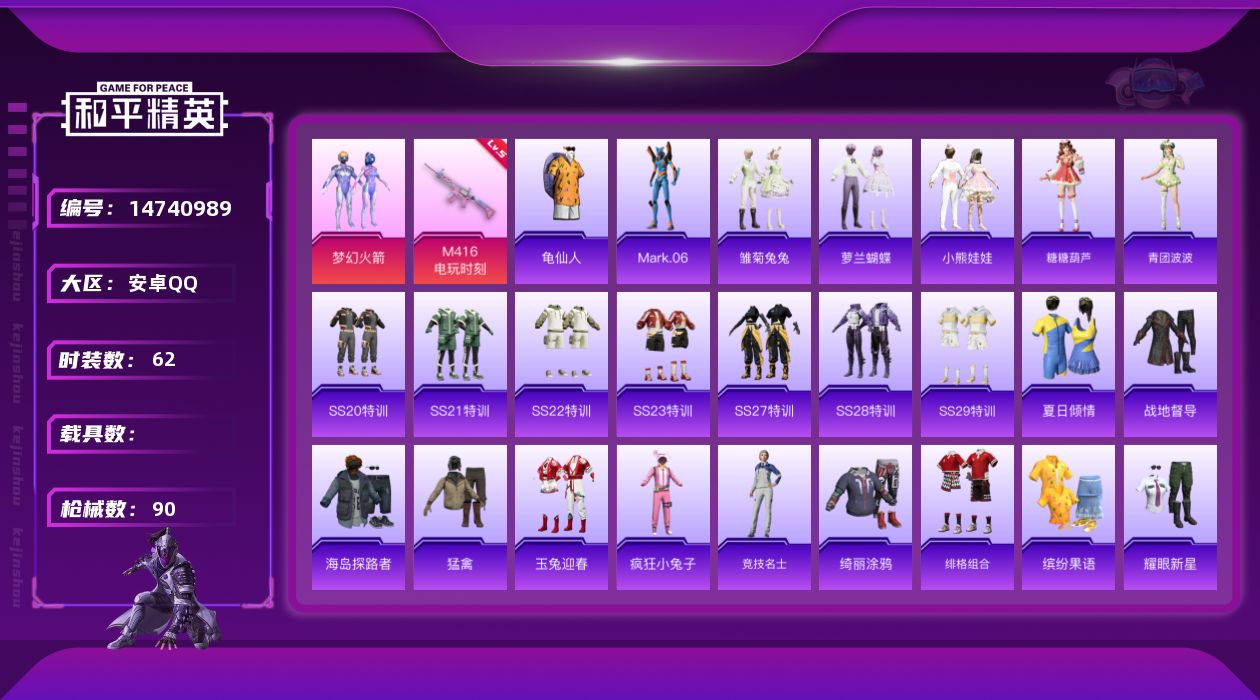Pick the 玉兔迎春 outfit tile
This screenshot has height=700, width=1260.
pos(561,517)
